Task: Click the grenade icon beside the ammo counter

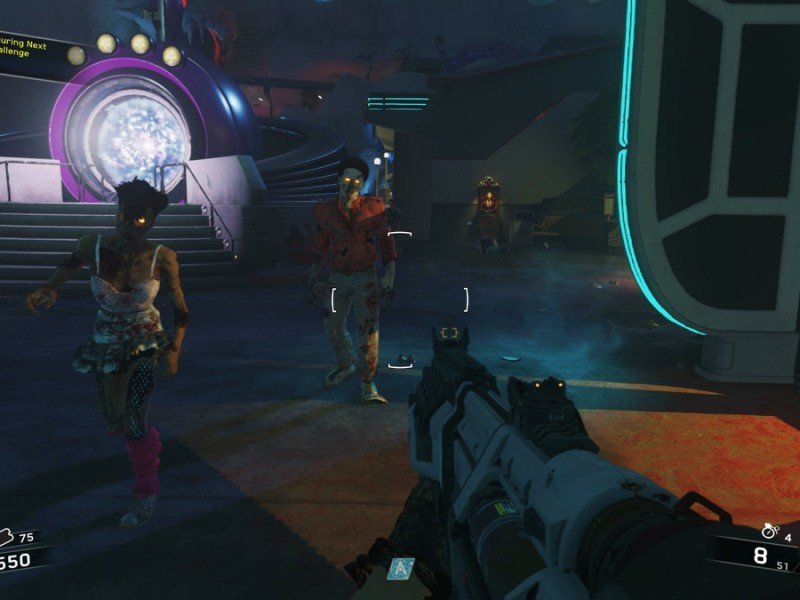Action: 768,531
